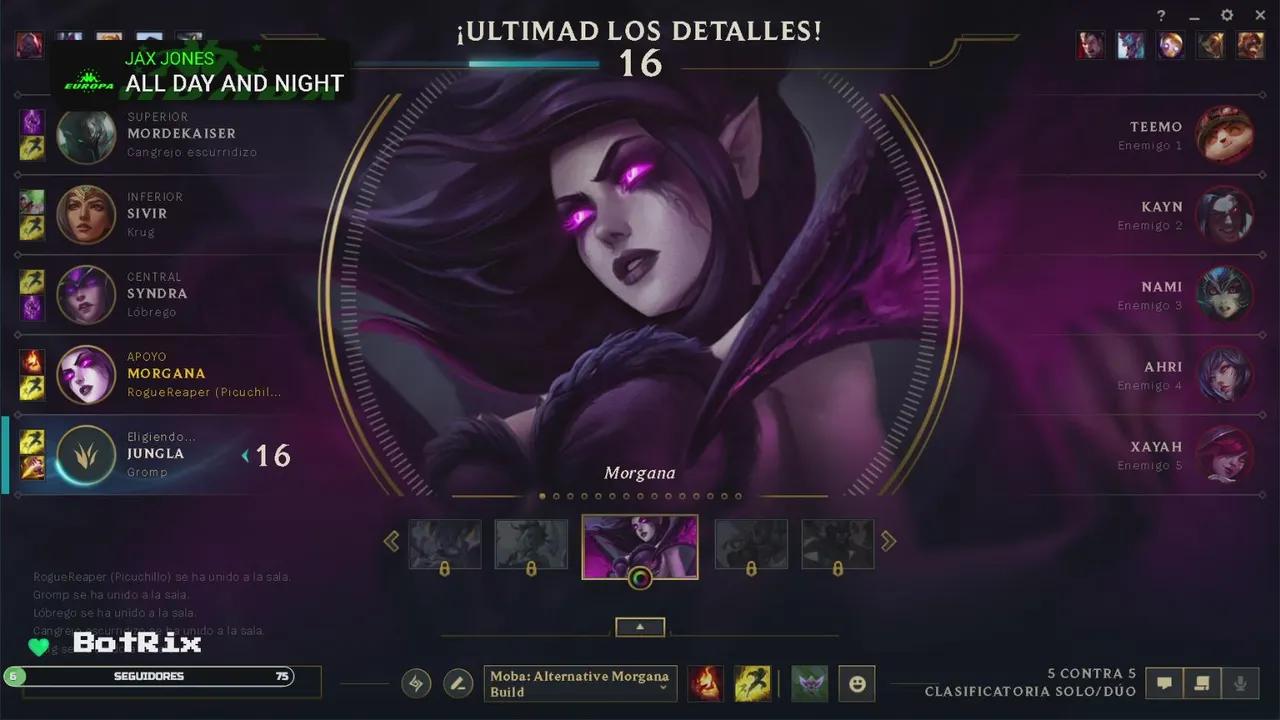Expand the bottom panel with the up arrow

tap(640, 627)
